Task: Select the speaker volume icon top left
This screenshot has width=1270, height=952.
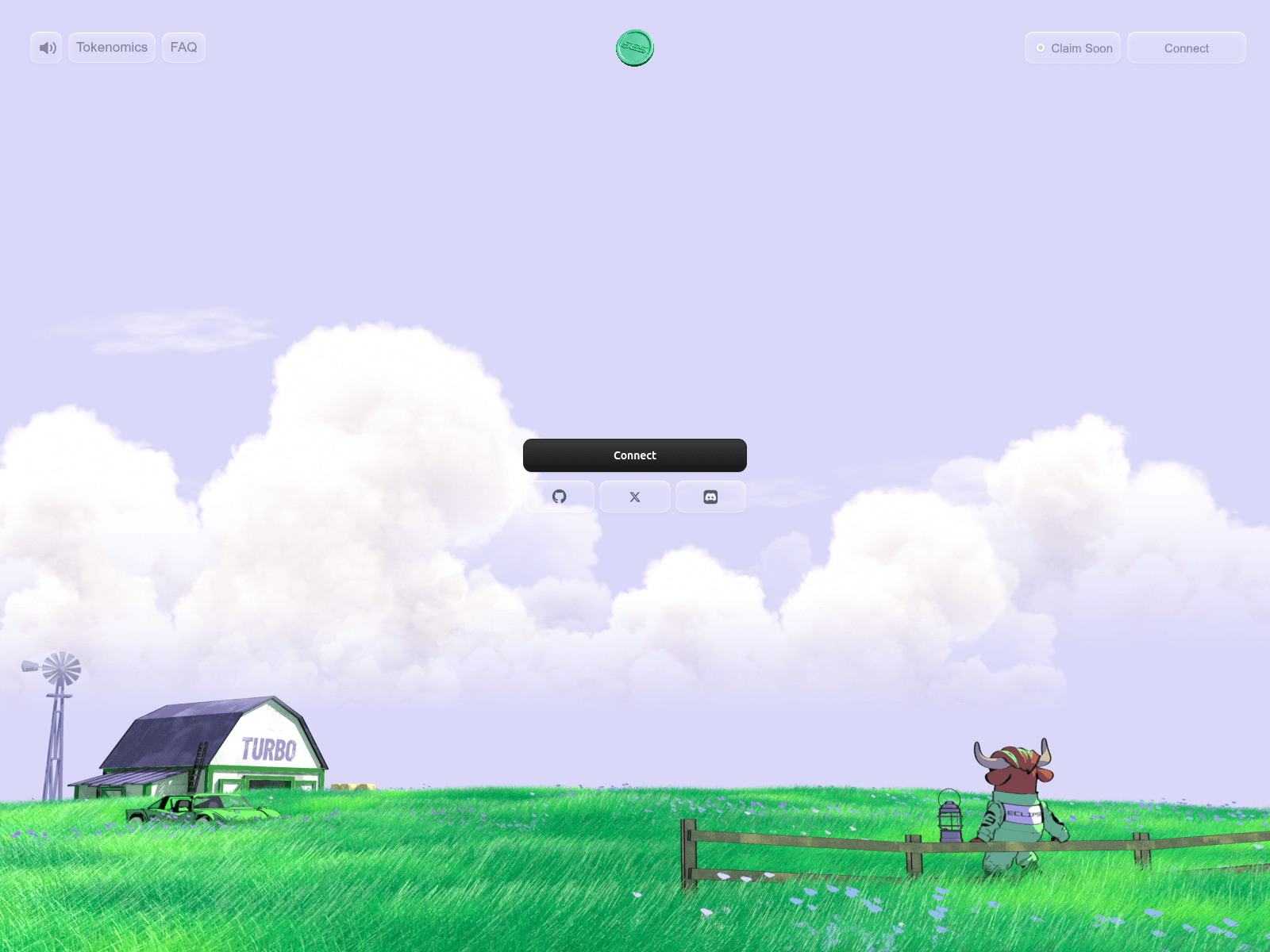Action: coord(45,48)
